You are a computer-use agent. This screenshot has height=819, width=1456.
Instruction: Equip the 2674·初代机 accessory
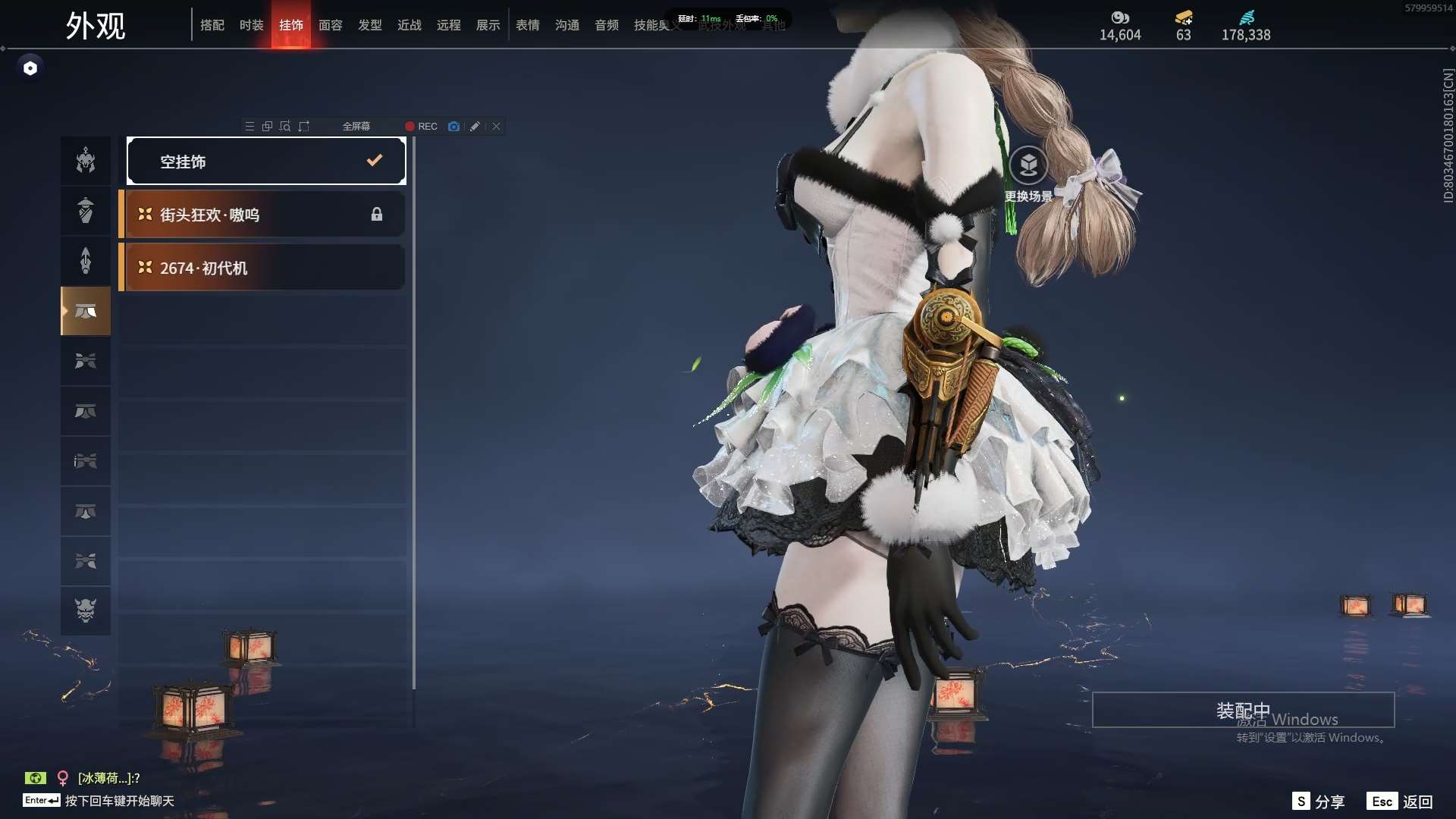coord(262,268)
